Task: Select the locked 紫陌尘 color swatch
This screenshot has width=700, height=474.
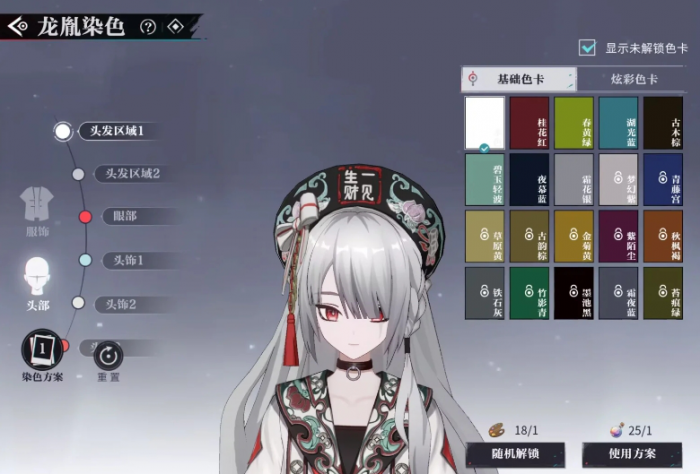Action: (618, 236)
